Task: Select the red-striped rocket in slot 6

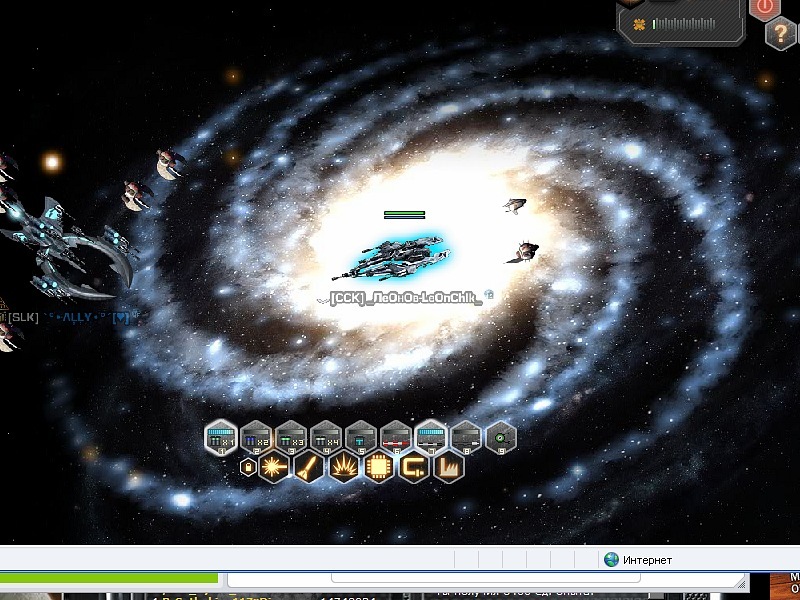Action: pyautogui.click(x=395, y=436)
